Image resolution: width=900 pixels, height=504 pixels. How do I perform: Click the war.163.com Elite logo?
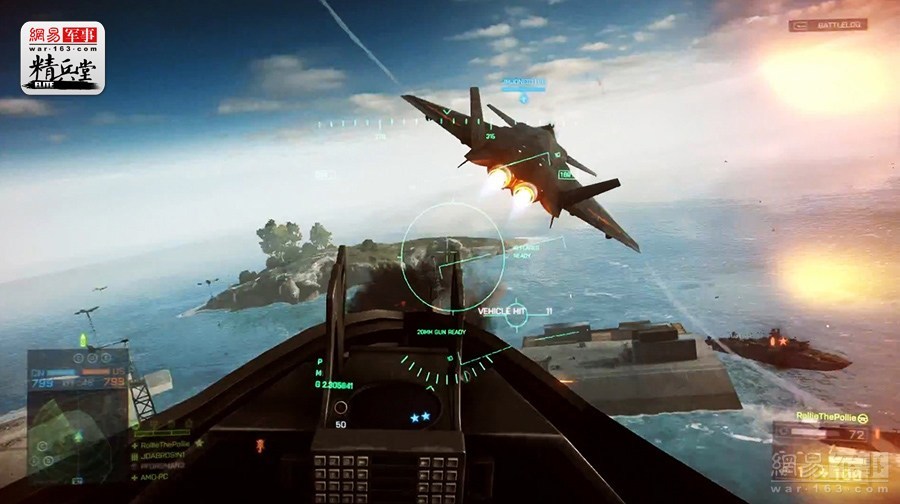point(63,57)
